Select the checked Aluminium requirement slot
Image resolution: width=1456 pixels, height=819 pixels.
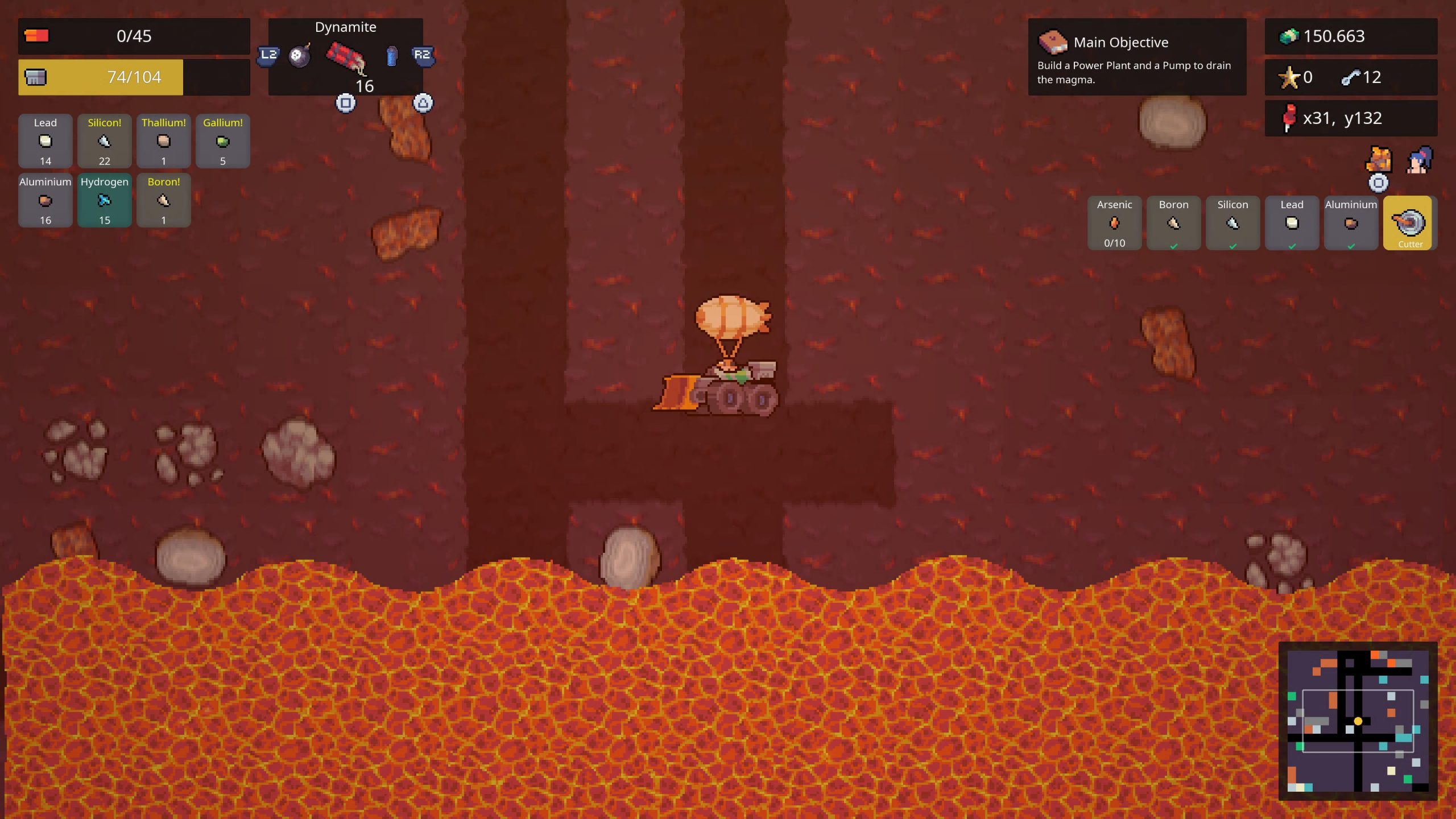[x=1351, y=223]
